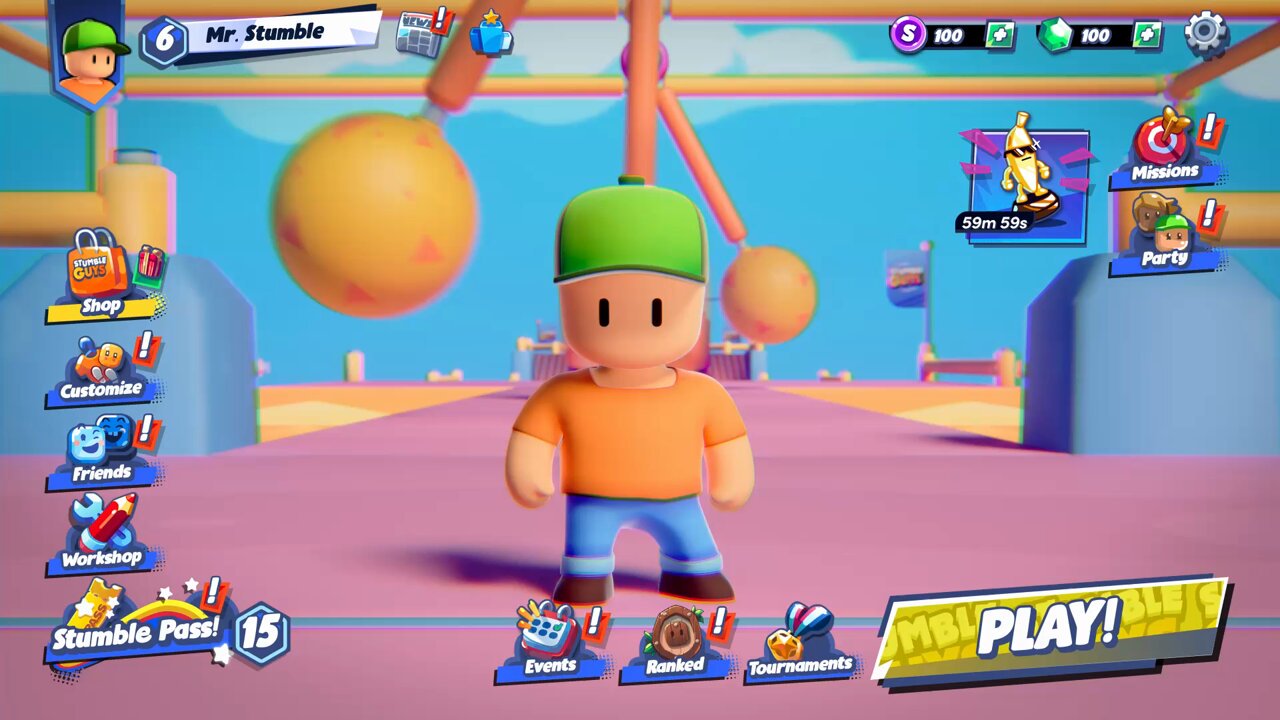This screenshot has width=1280, height=720.
Task: Open the Party menu
Action: 1164,236
